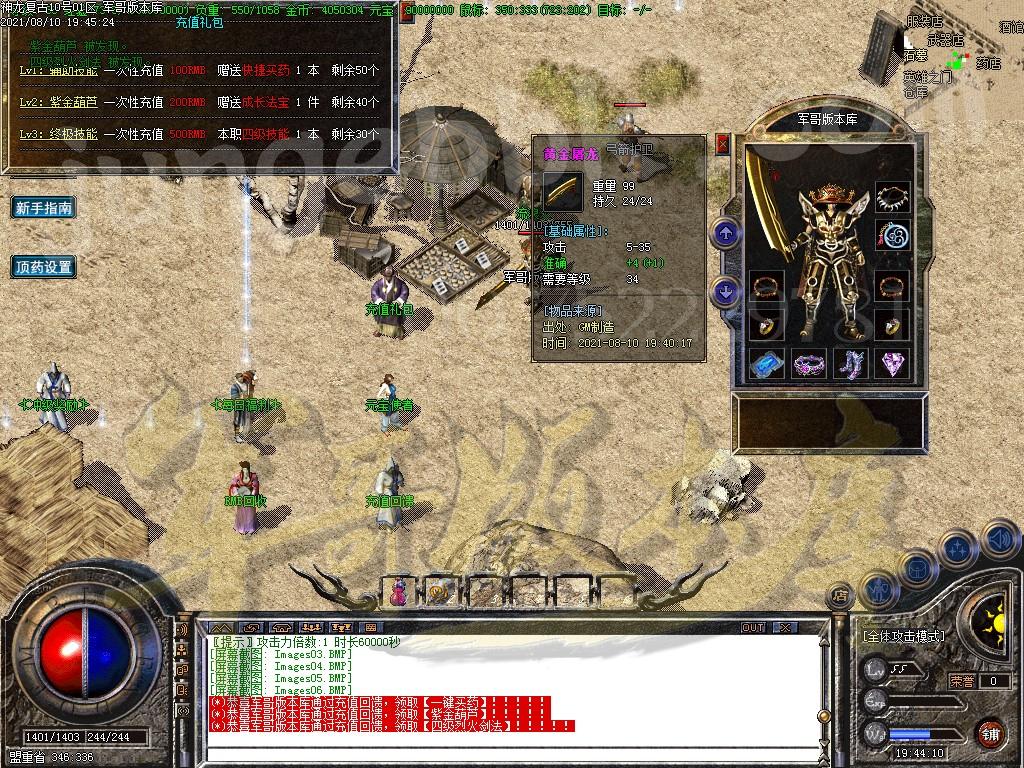Select the purple boots equipment slot
The width and height of the screenshot is (1024, 768).
[x=850, y=364]
